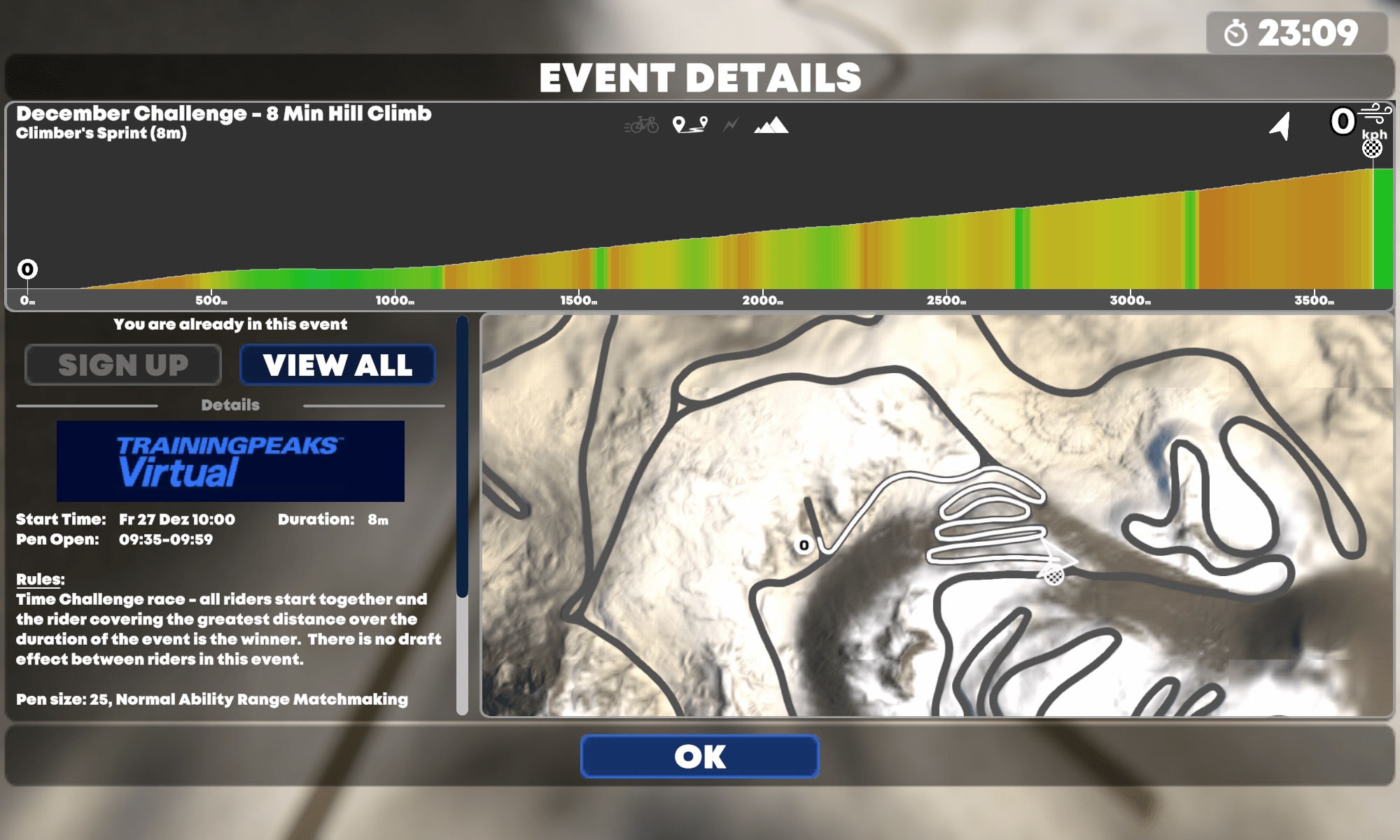1400x840 pixels.
Task: Open the TrainingPeaks Virtual banner
Action: coord(230,461)
